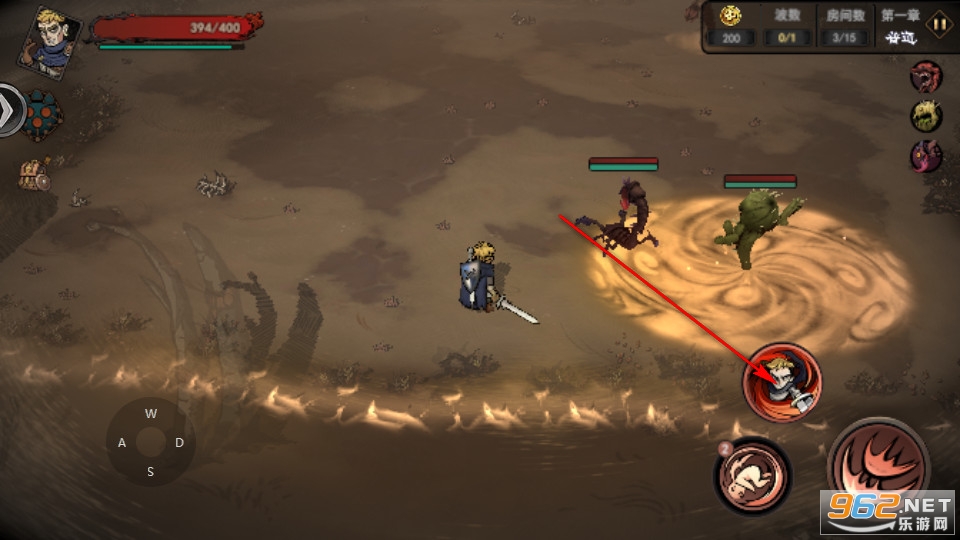960x540 pixels.
Task: Tap the W direction on the movement pad
Action: coord(150,412)
